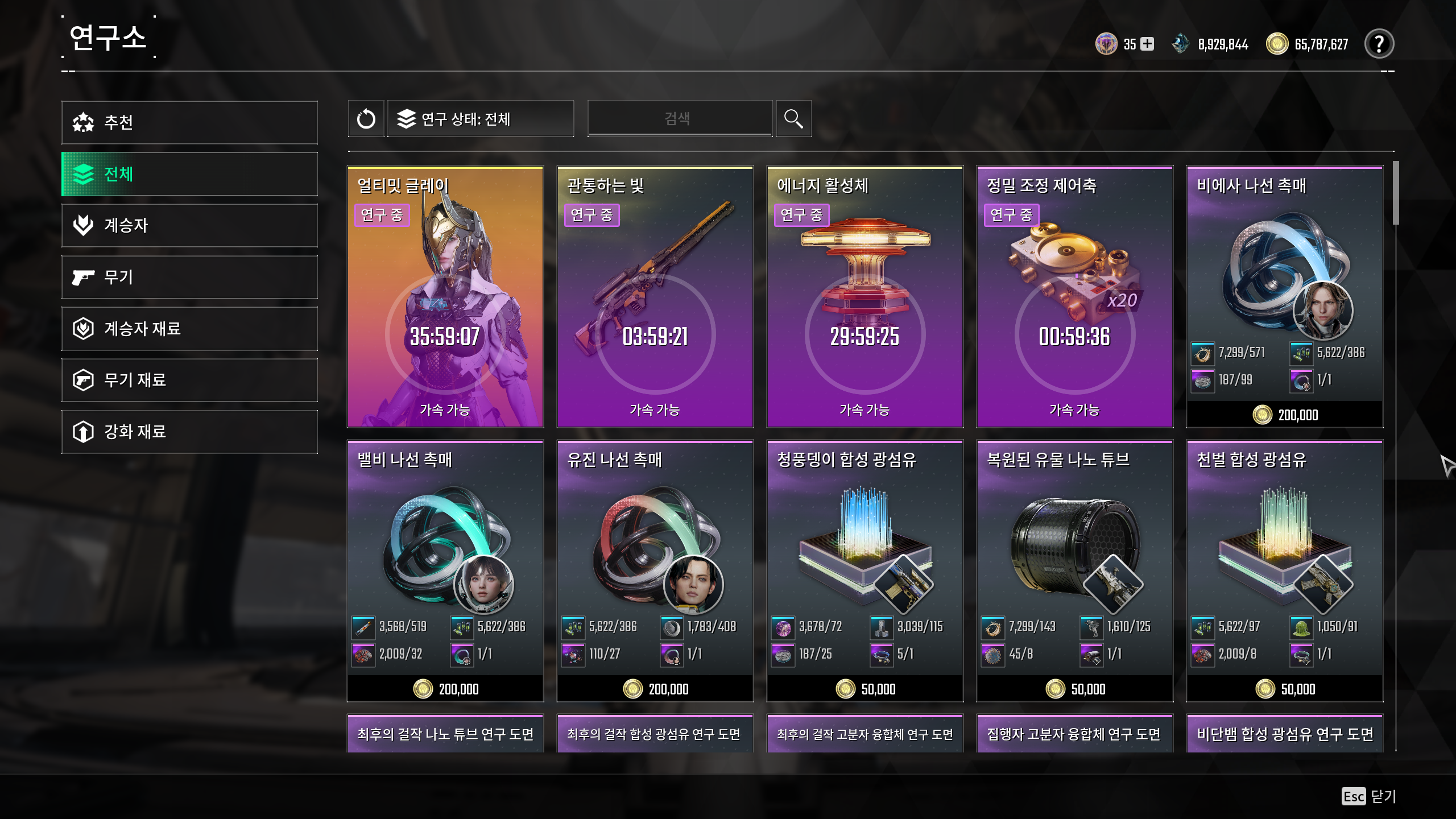Open the 계승자 재료 category
The width and height of the screenshot is (1456, 819).
pos(189,329)
